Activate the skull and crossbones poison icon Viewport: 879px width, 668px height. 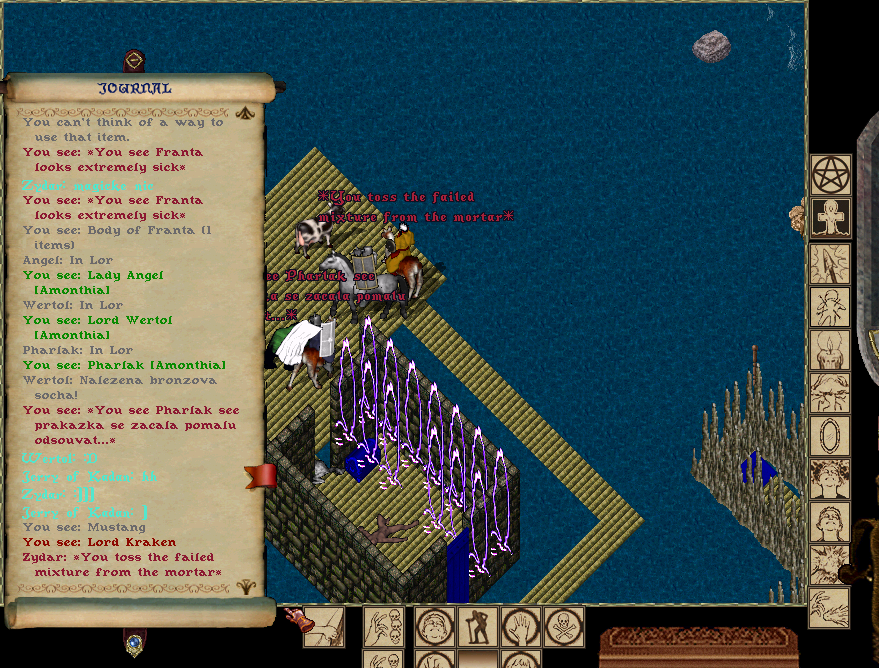tap(564, 627)
